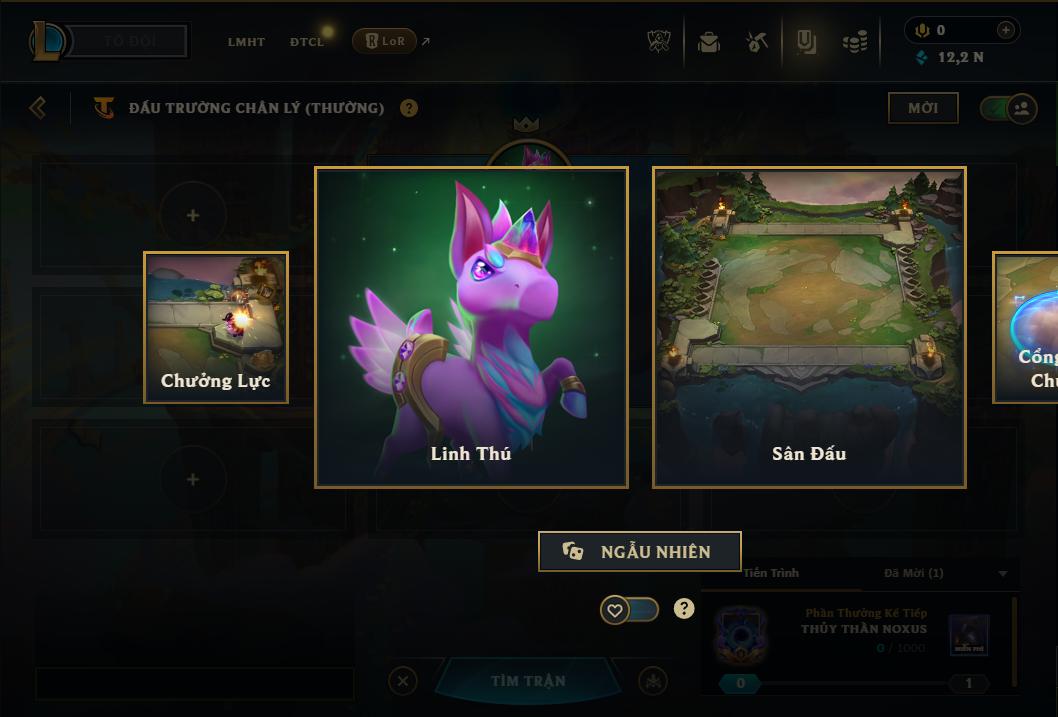This screenshot has height=717, width=1058.
Task: Open the Clash trophy icon
Action: pos(659,42)
